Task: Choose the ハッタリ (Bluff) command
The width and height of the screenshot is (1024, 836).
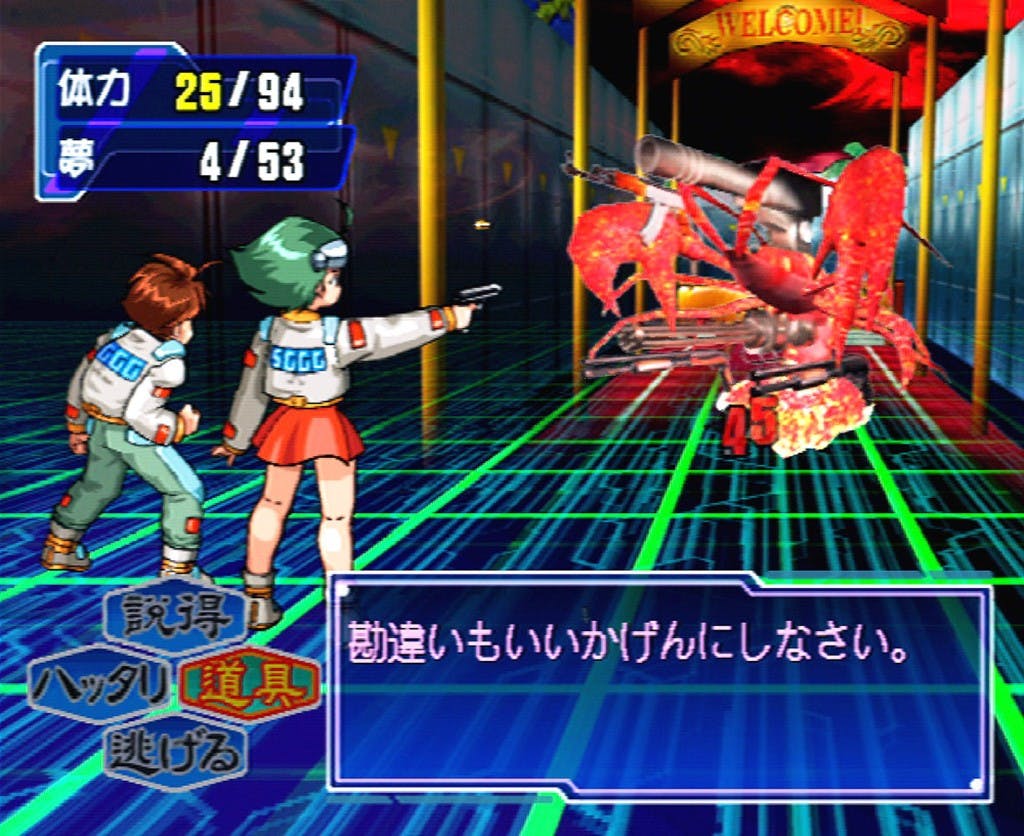Action: click(100, 686)
